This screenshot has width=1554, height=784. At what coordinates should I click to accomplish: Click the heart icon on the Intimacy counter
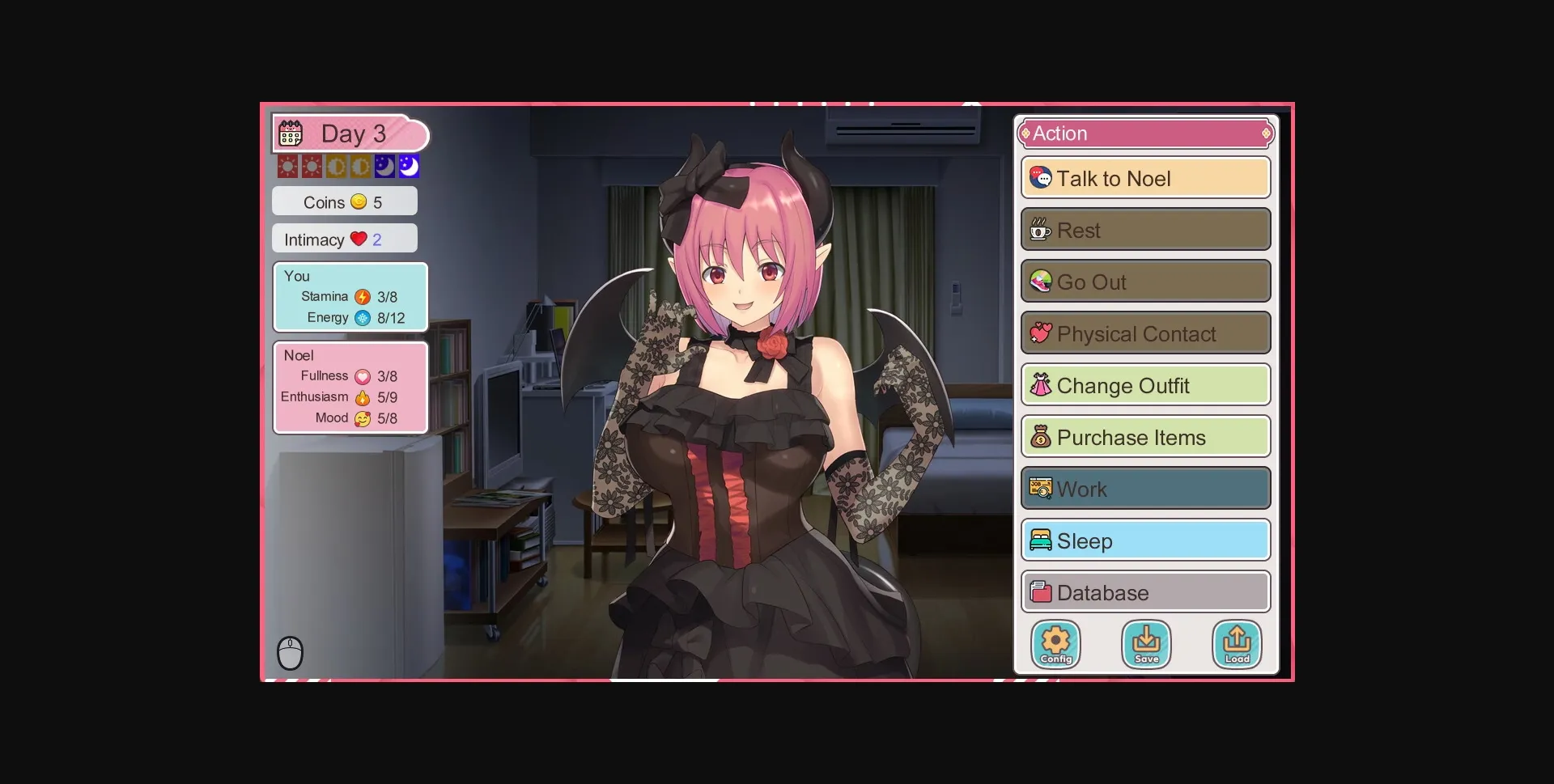pos(357,238)
